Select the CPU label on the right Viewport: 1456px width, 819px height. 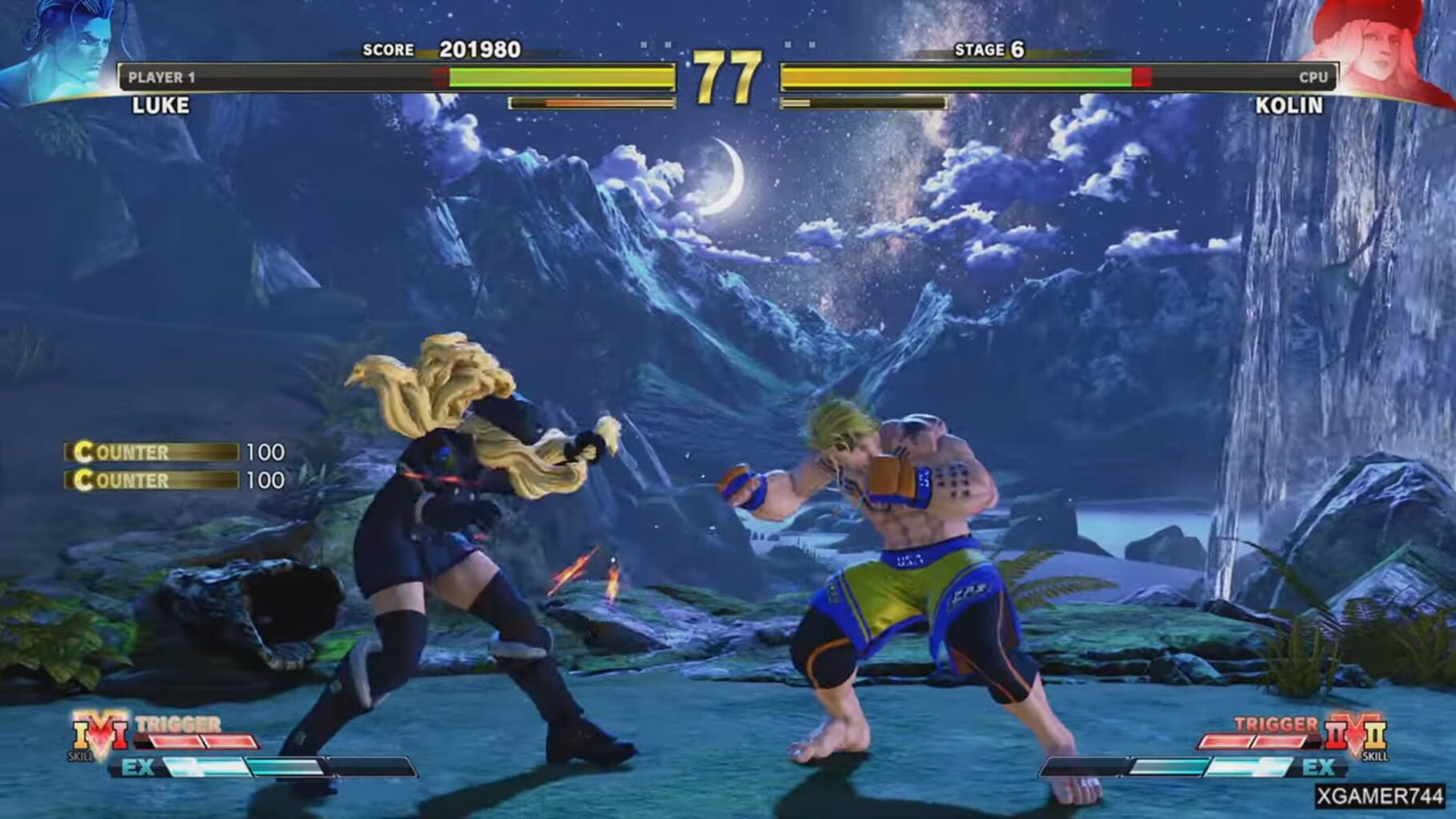(x=1312, y=78)
